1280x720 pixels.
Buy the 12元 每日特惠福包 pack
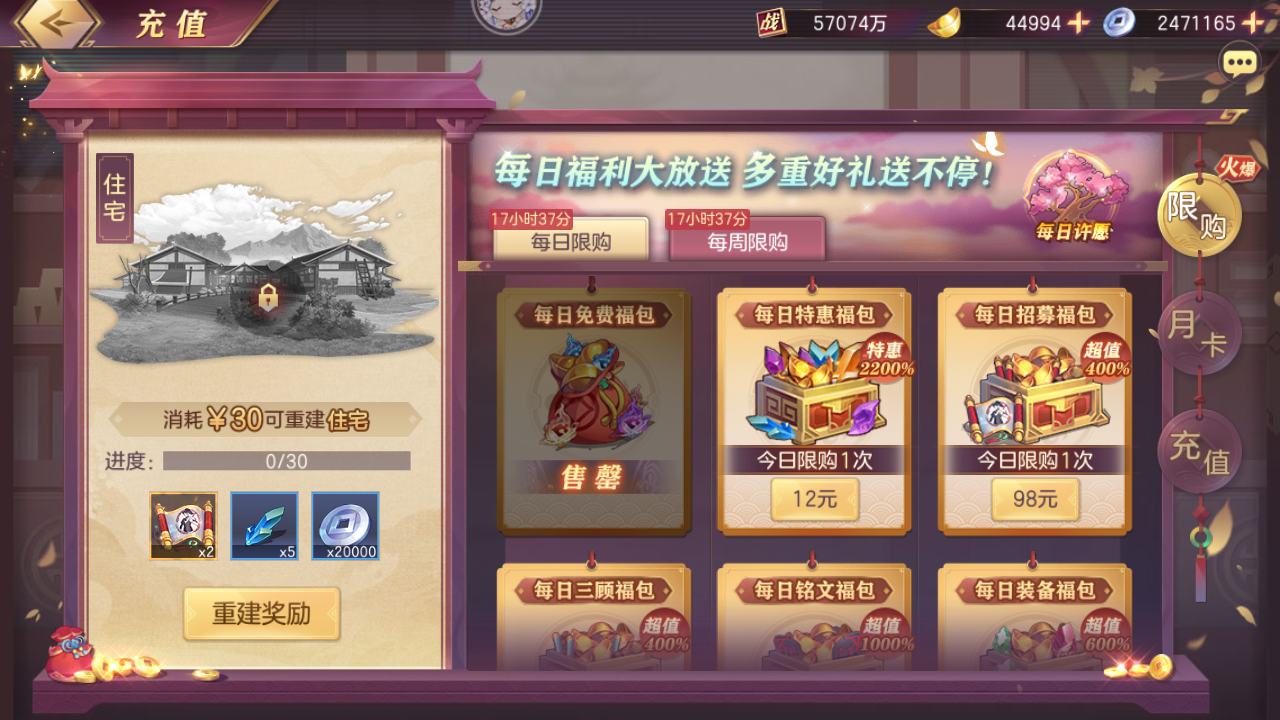pyautogui.click(x=813, y=499)
